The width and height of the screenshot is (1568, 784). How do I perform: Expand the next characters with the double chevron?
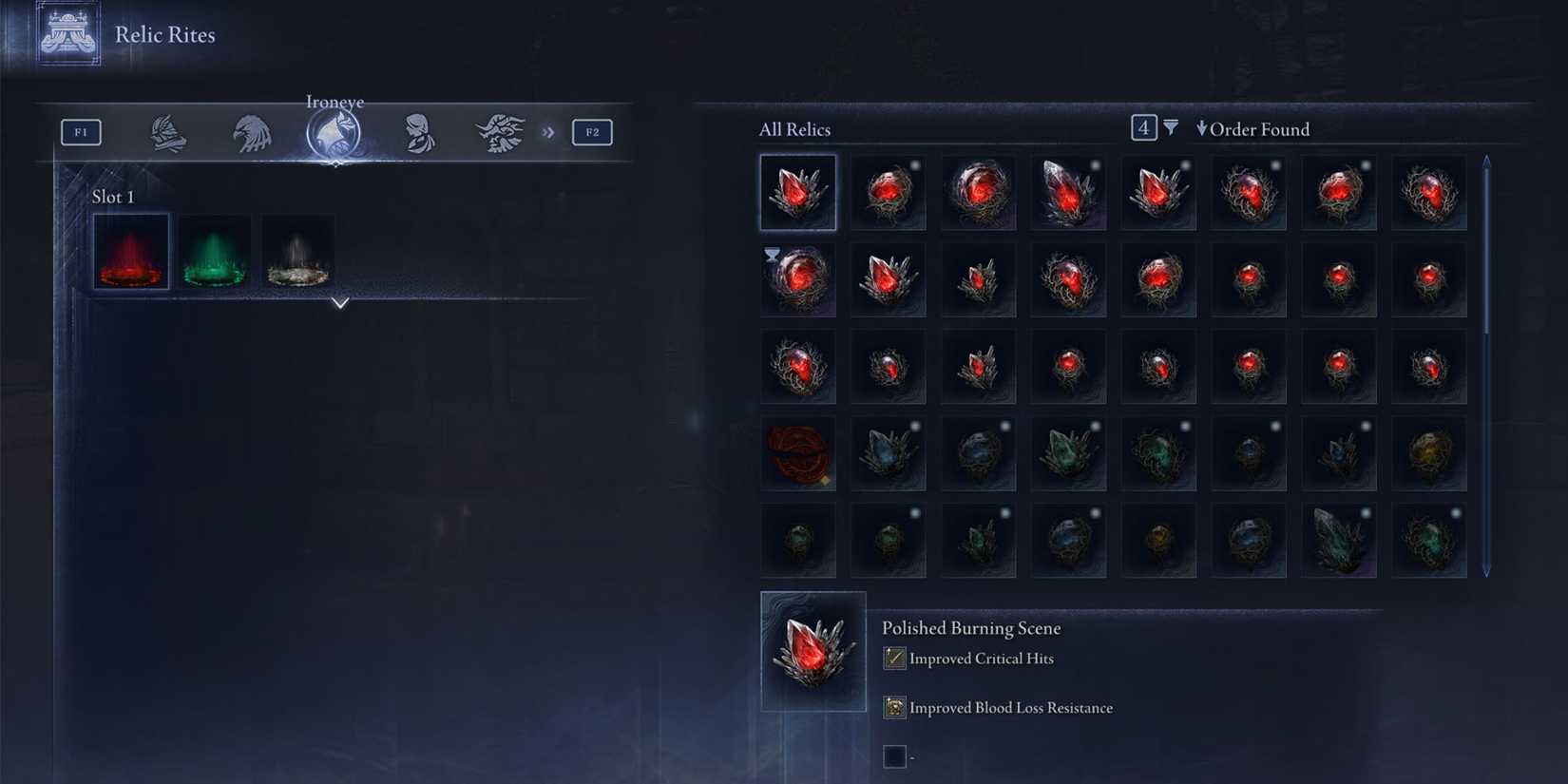tap(547, 133)
